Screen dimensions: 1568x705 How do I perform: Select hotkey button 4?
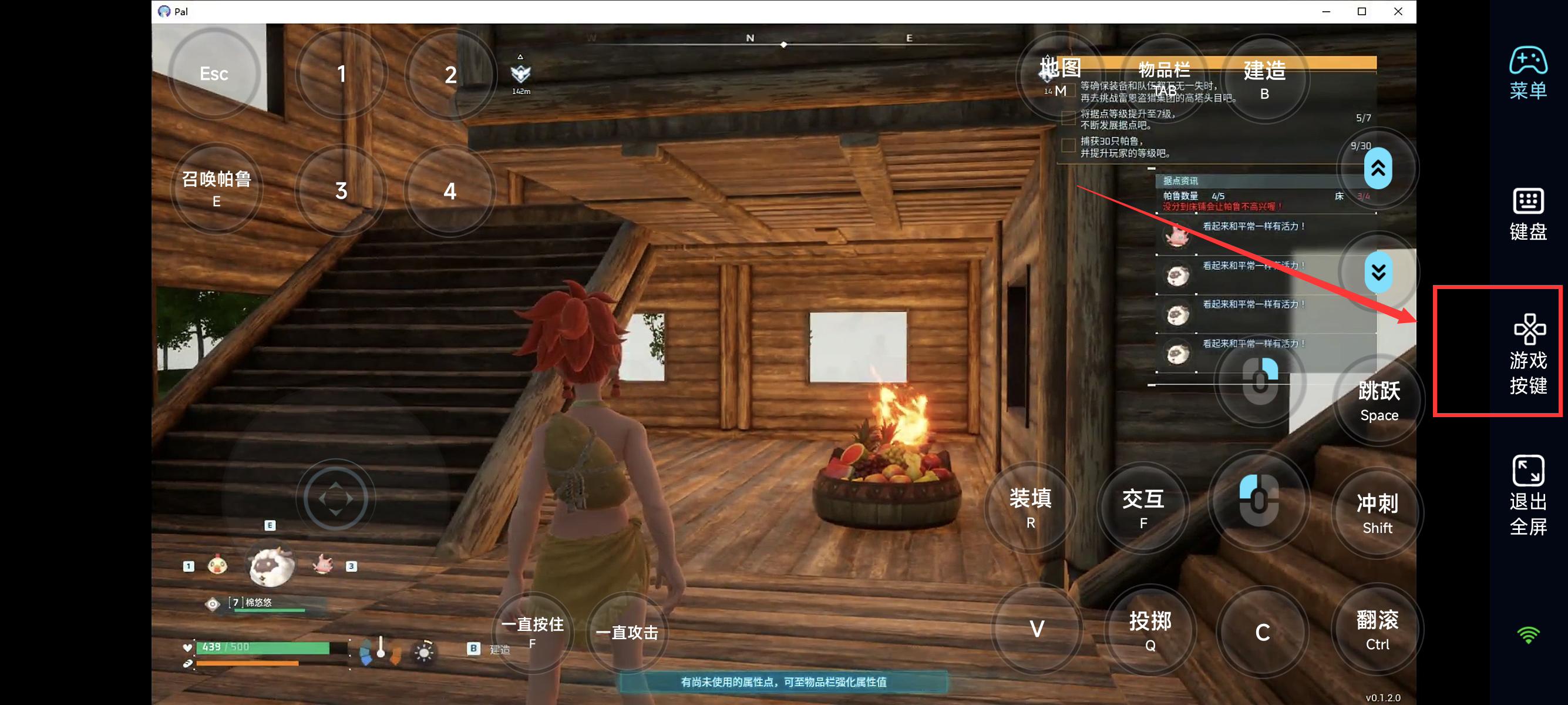point(450,191)
